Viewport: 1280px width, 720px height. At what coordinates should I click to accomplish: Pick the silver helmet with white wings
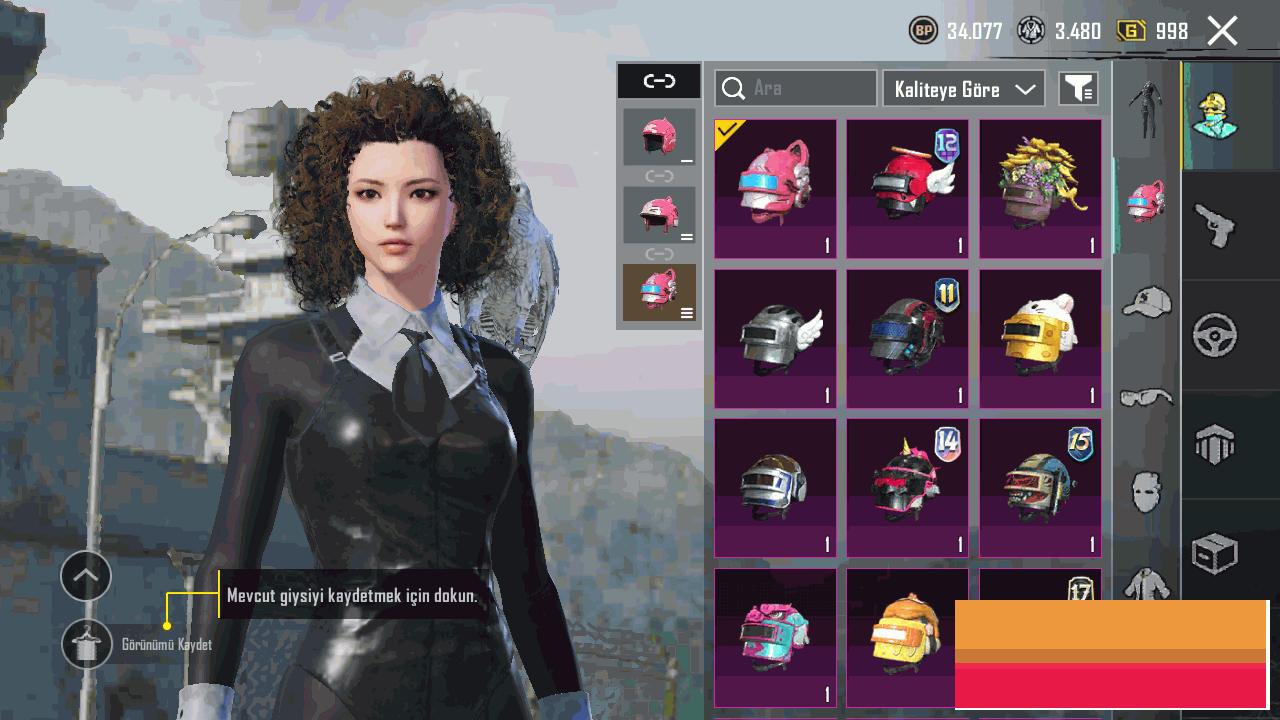click(x=775, y=338)
